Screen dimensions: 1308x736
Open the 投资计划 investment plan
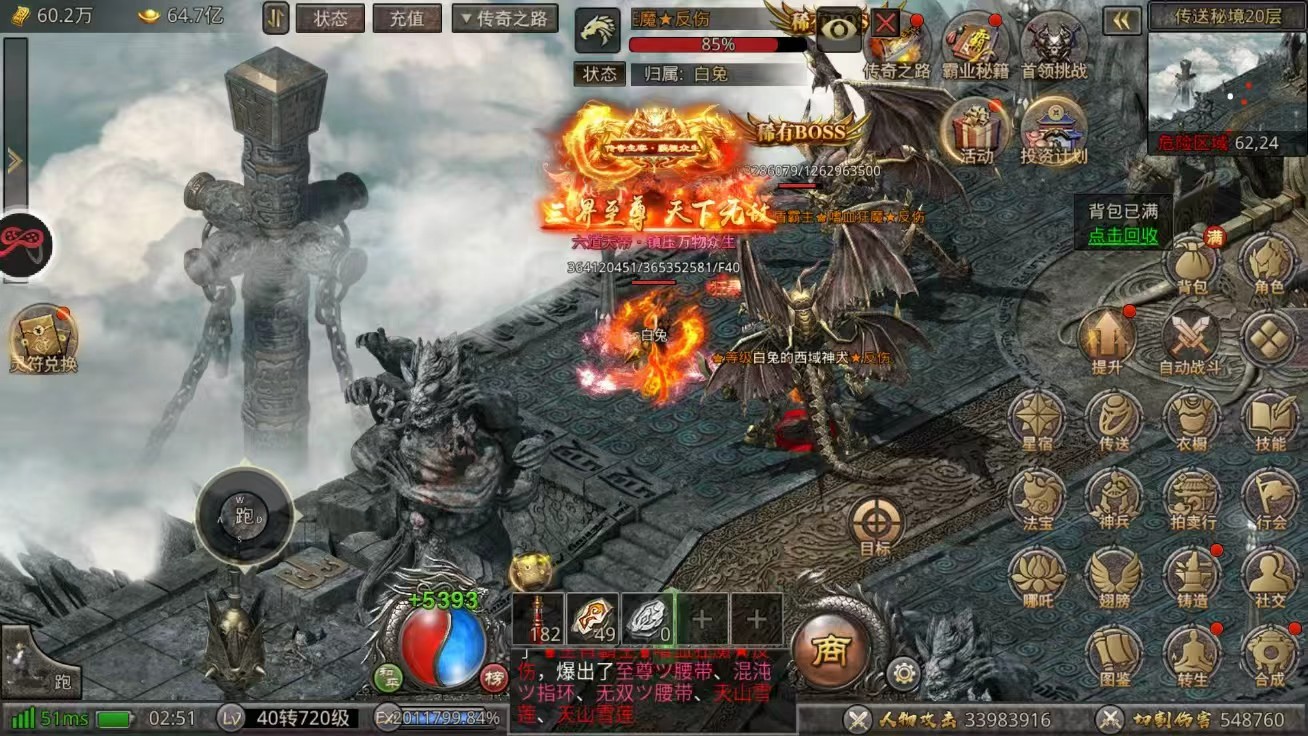[x=1054, y=128]
